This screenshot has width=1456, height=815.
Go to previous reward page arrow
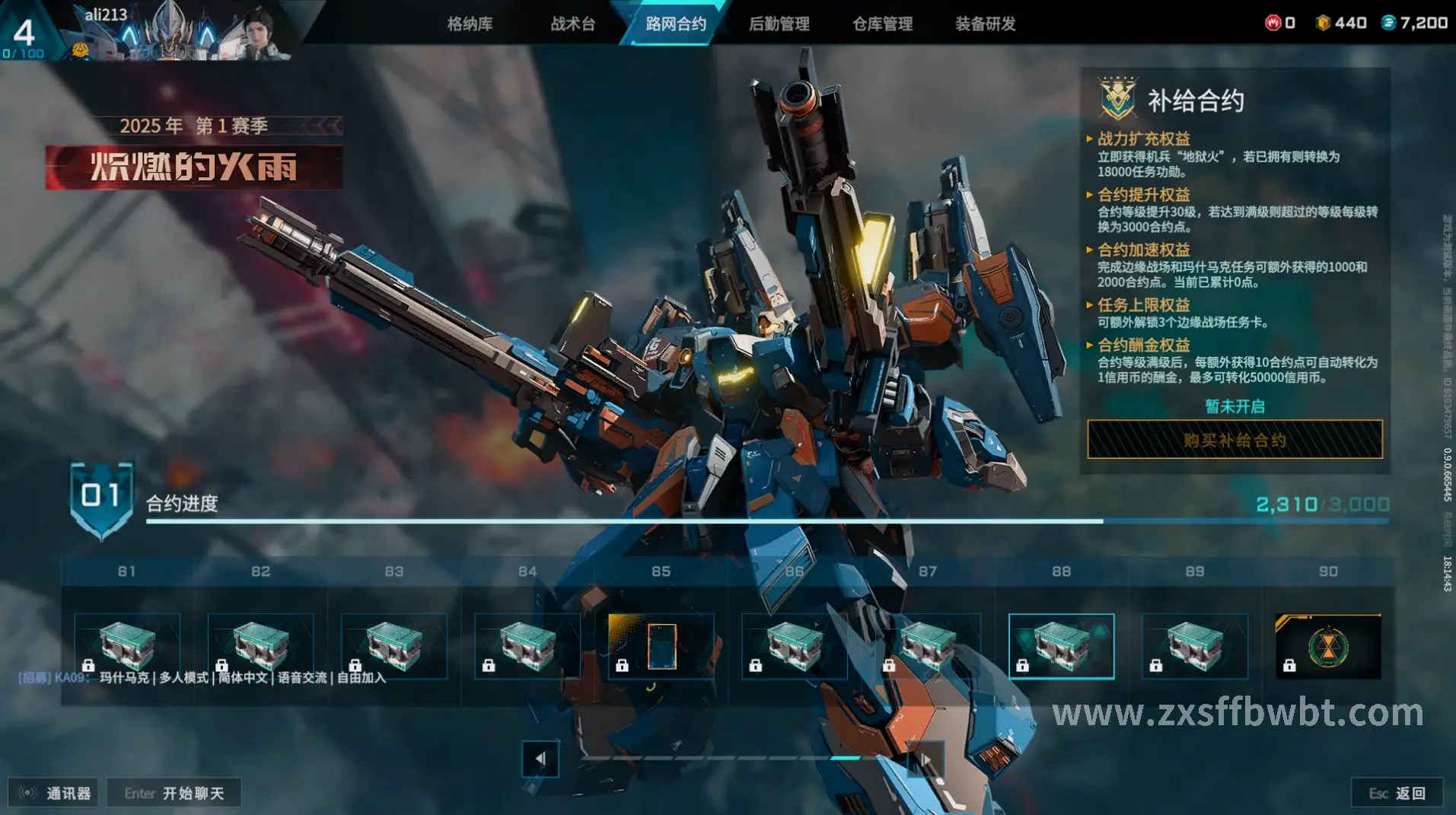click(x=540, y=759)
